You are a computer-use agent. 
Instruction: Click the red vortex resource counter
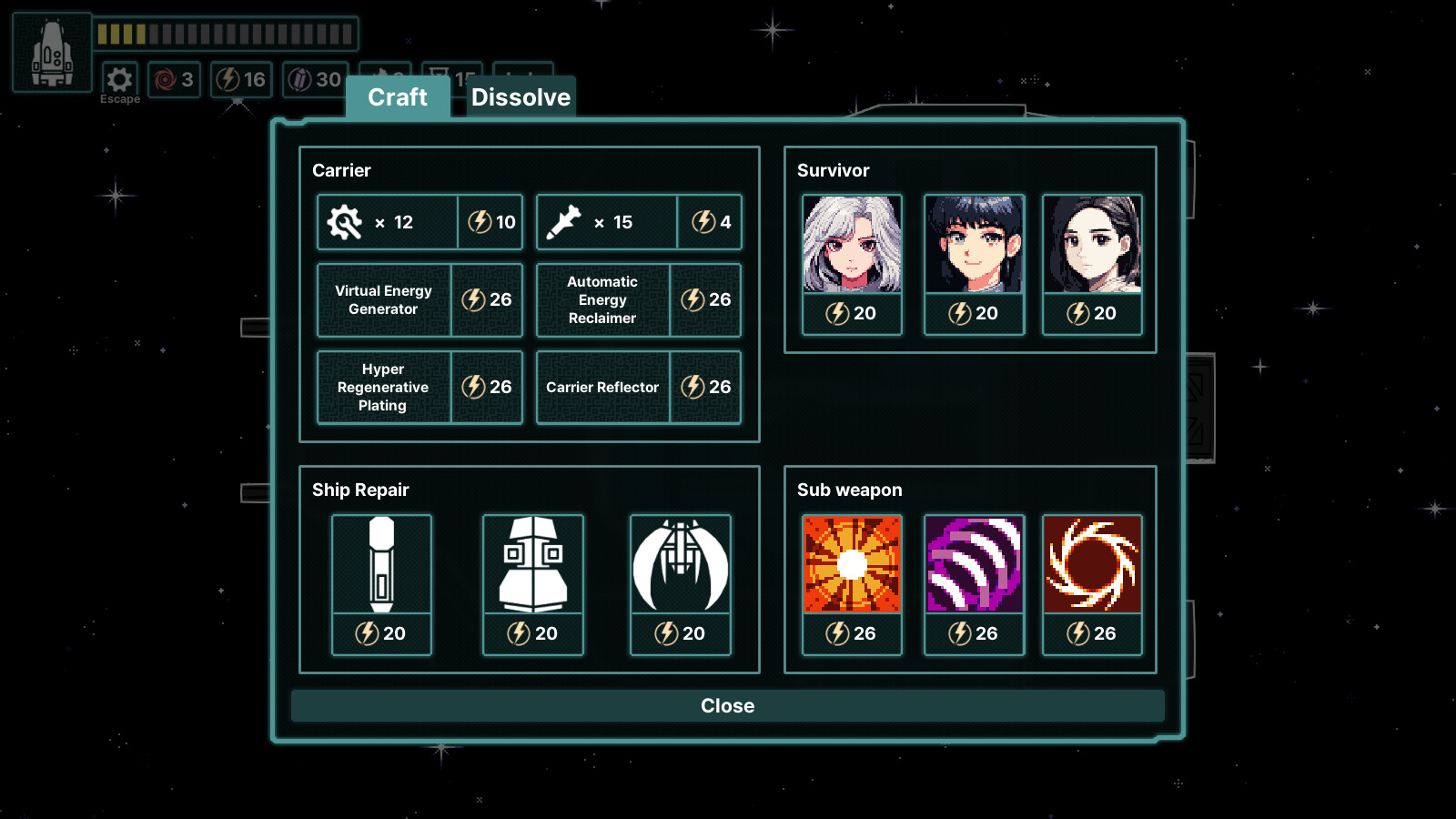coord(174,80)
